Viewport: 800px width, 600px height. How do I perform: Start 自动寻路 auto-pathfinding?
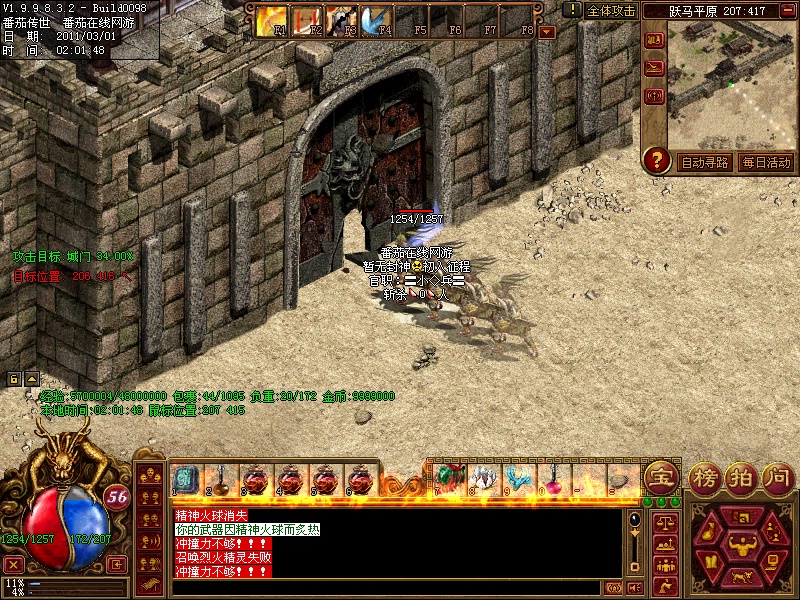(705, 162)
